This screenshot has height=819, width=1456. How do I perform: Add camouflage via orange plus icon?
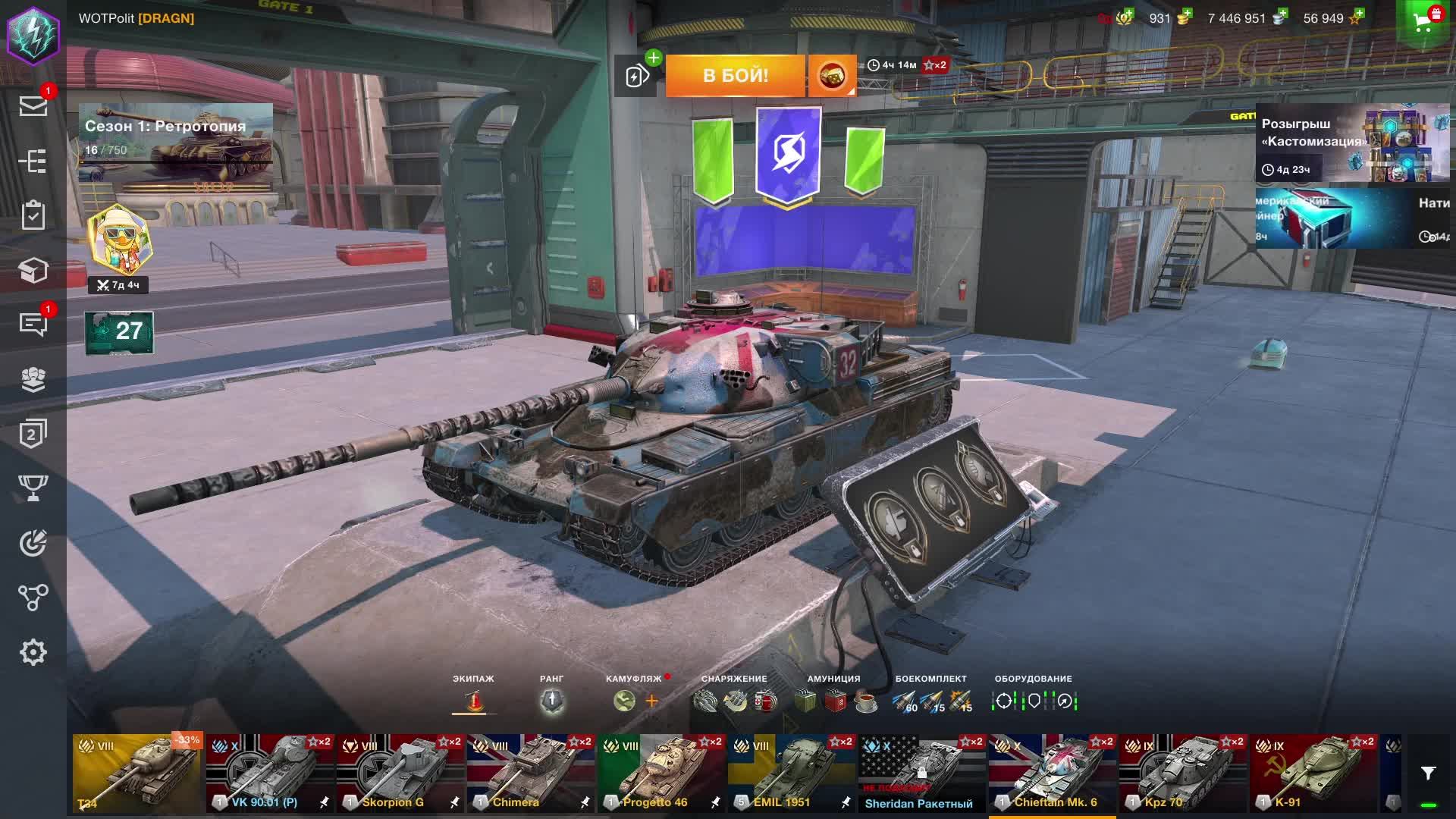(x=651, y=701)
